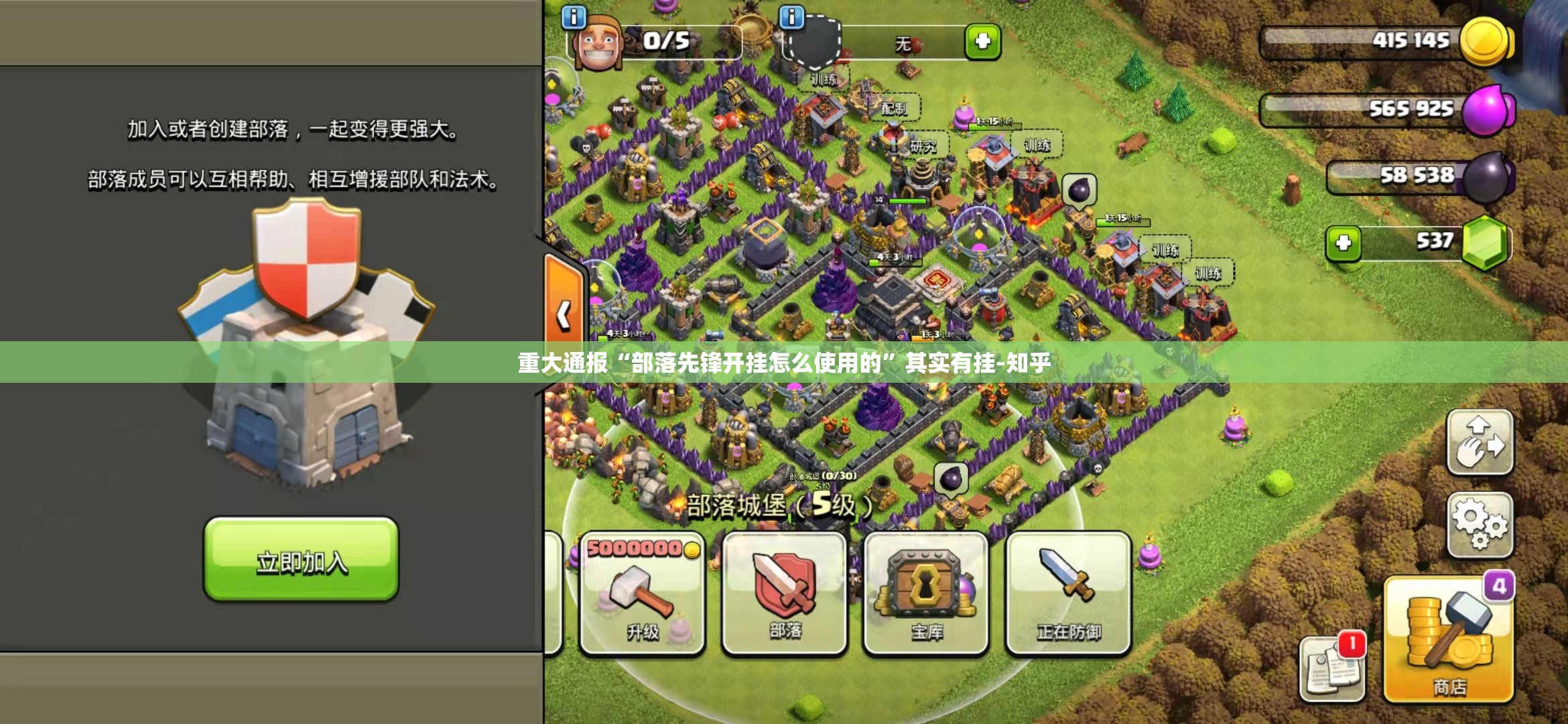Image resolution: width=1568 pixels, height=724 pixels.
Task: Buy gems with the green plus button
Action: [1343, 243]
